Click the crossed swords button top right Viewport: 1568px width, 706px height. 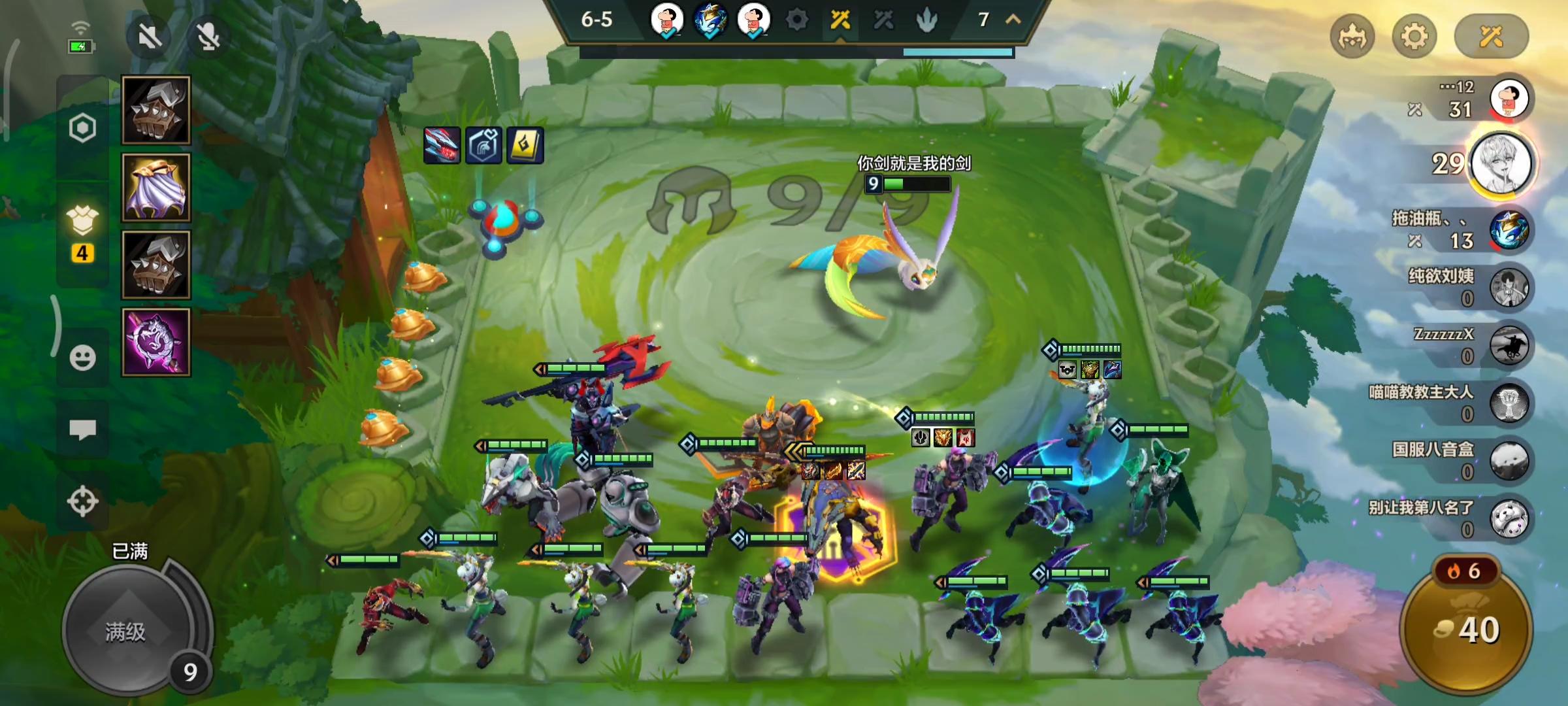pyautogui.click(x=1491, y=36)
